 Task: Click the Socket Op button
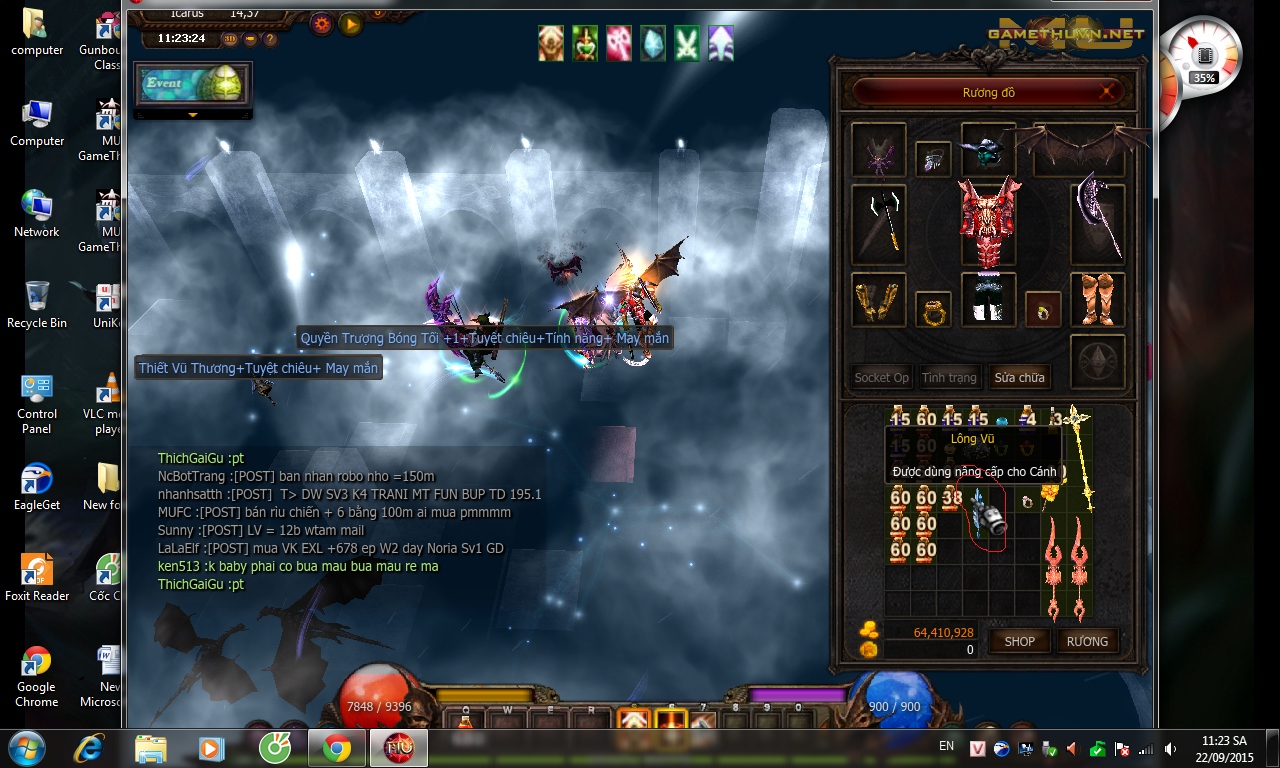[881, 377]
